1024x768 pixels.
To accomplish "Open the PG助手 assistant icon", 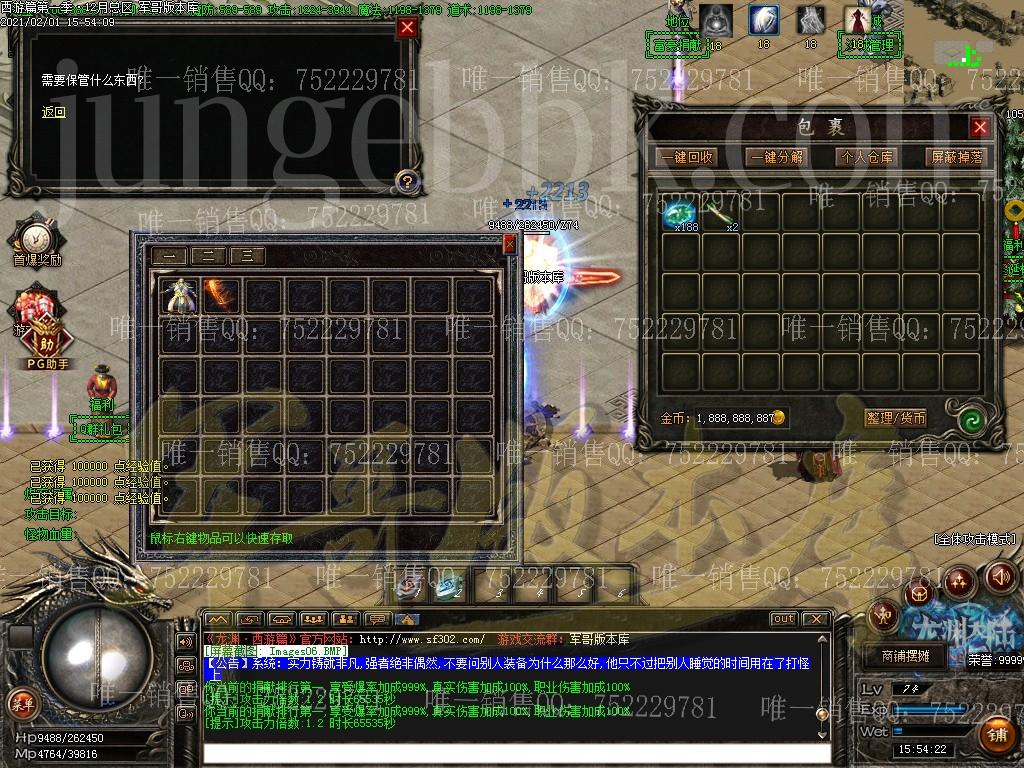I will click(x=46, y=340).
